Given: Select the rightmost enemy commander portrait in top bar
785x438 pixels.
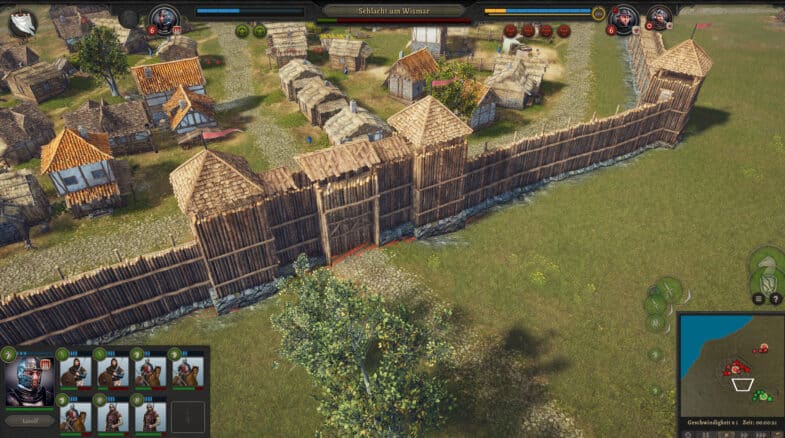Looking at the screenshot, I should click(658, 17).
